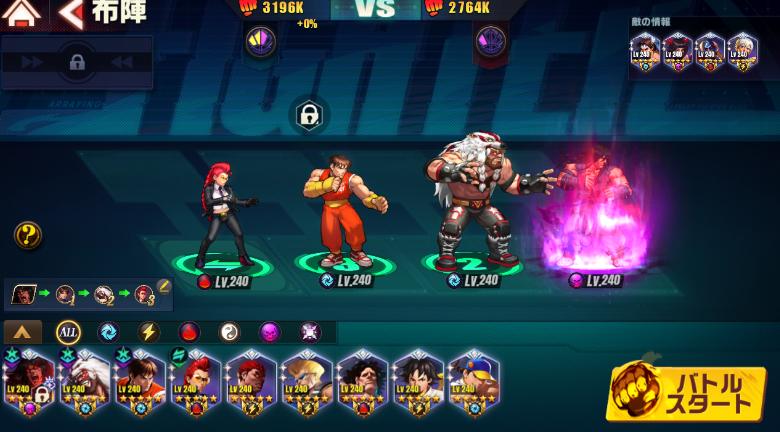Collapse the roster with the arrow tab
The height and width of the screenshot is (432, 780).
coord(23,332)
